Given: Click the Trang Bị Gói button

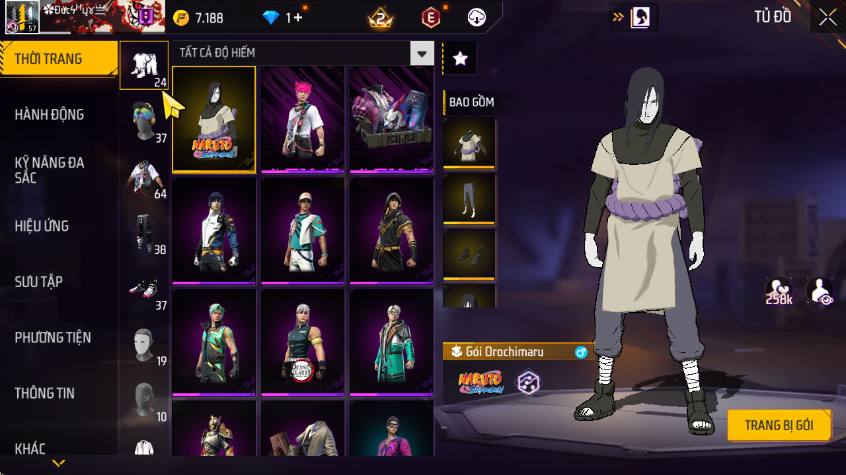Looking at the screenshot, I should click(x=779, y=425).
